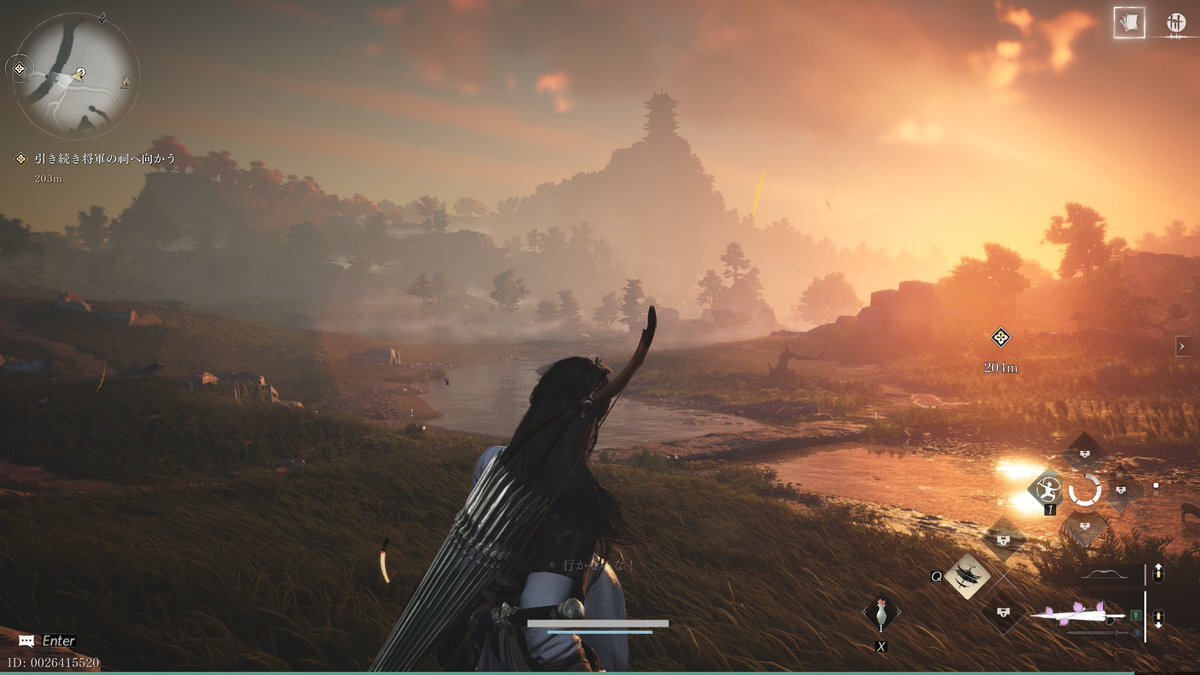Open the round crossed-swords menu icon
Viewport: 1200px width, 675px height.
coord(1176,23)
